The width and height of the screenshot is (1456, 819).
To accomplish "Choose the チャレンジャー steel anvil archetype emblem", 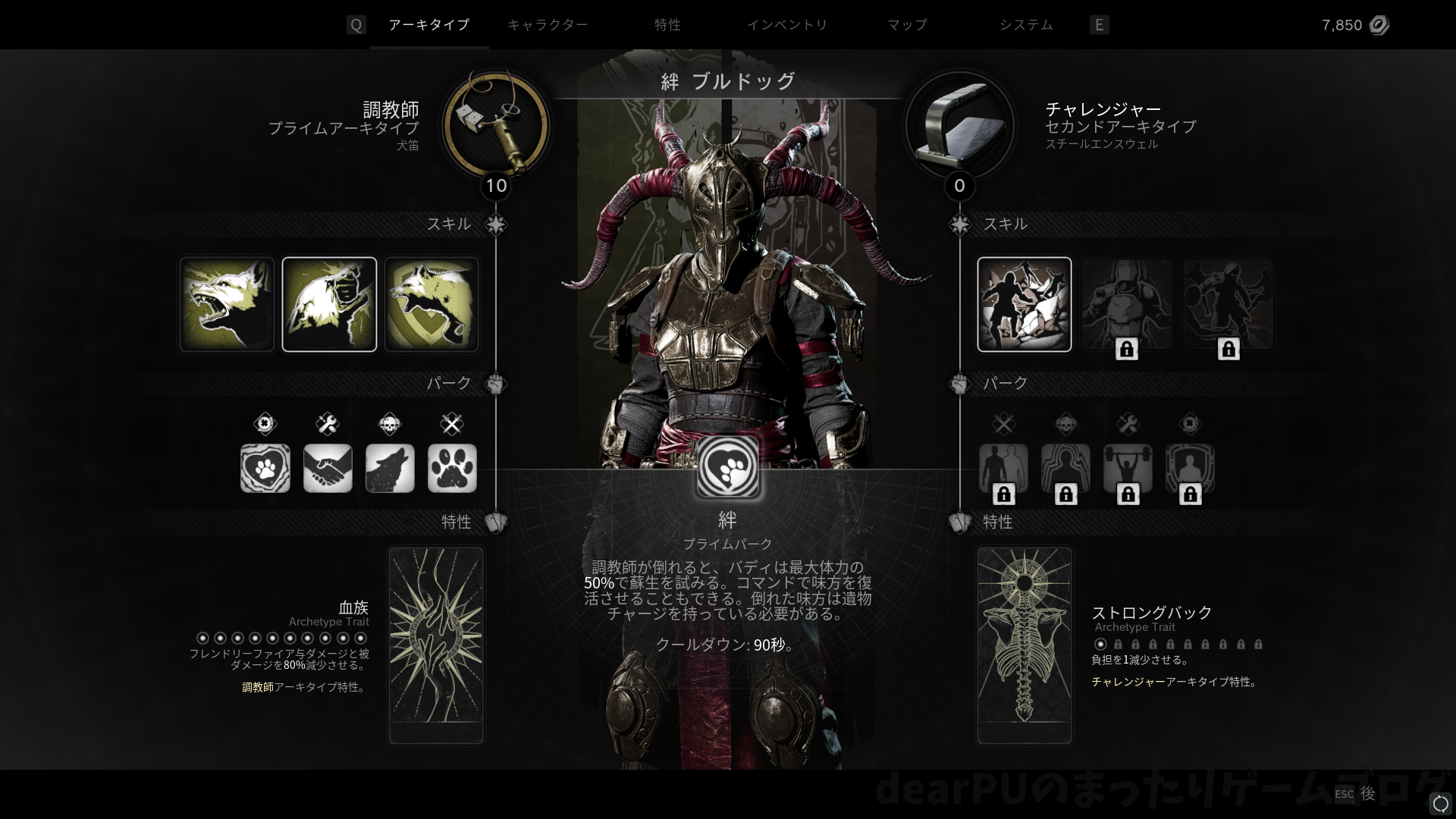I will pyautogui.click(x=959, y=125).
